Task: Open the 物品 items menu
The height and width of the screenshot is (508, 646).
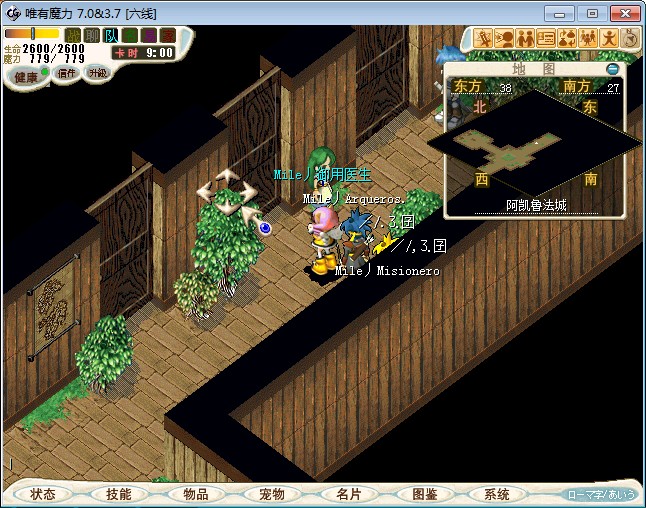Action: point(196,494)
